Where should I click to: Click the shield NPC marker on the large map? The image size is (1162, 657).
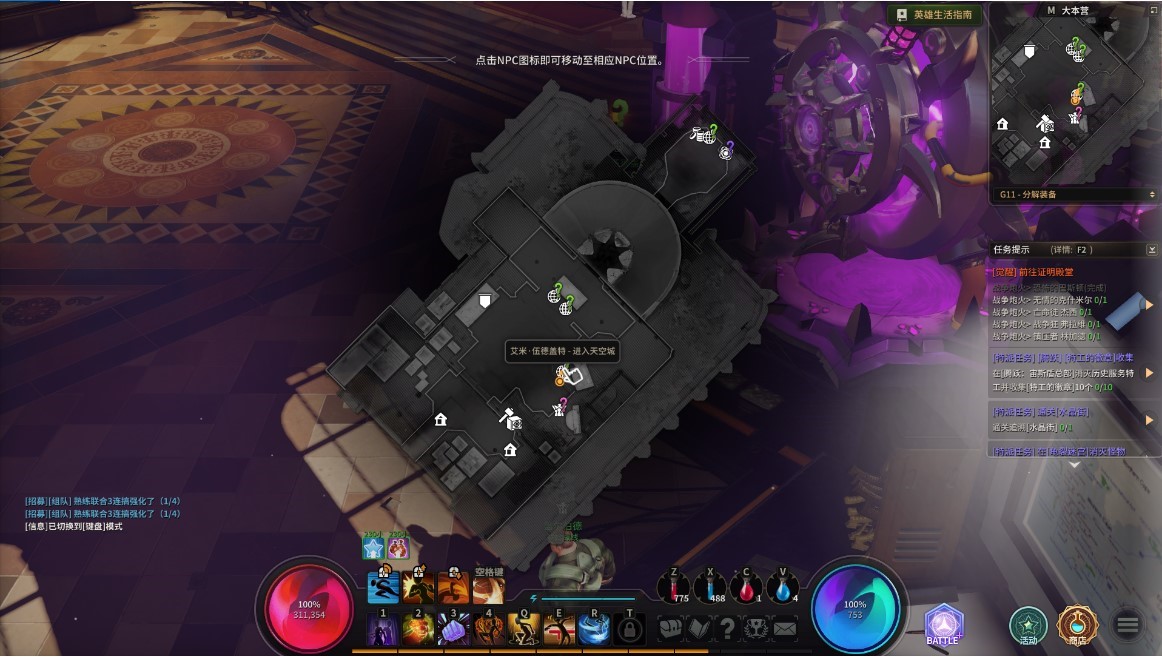click(x=485, y=300)
